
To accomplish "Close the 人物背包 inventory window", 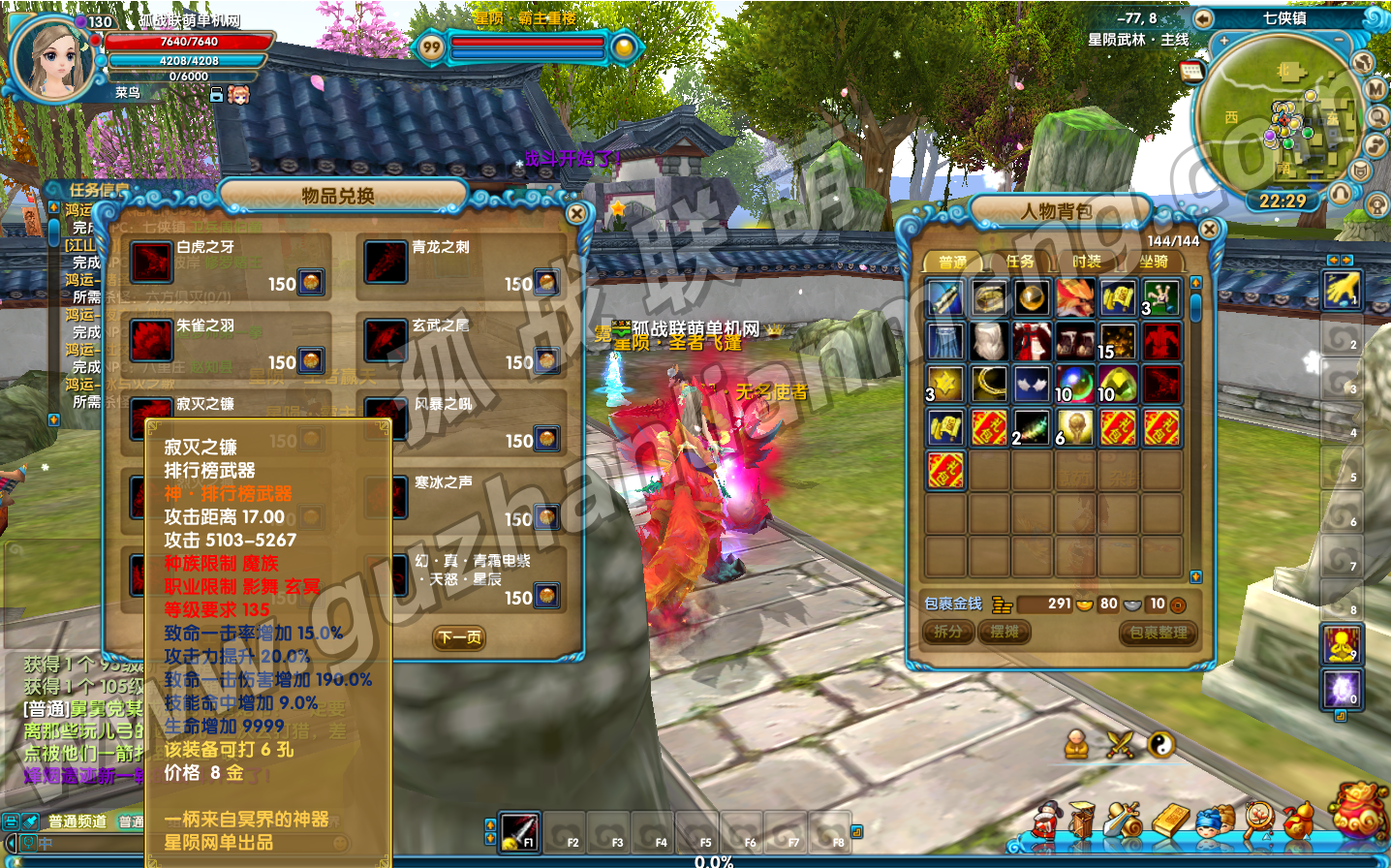I will (x=1209, y=230).
